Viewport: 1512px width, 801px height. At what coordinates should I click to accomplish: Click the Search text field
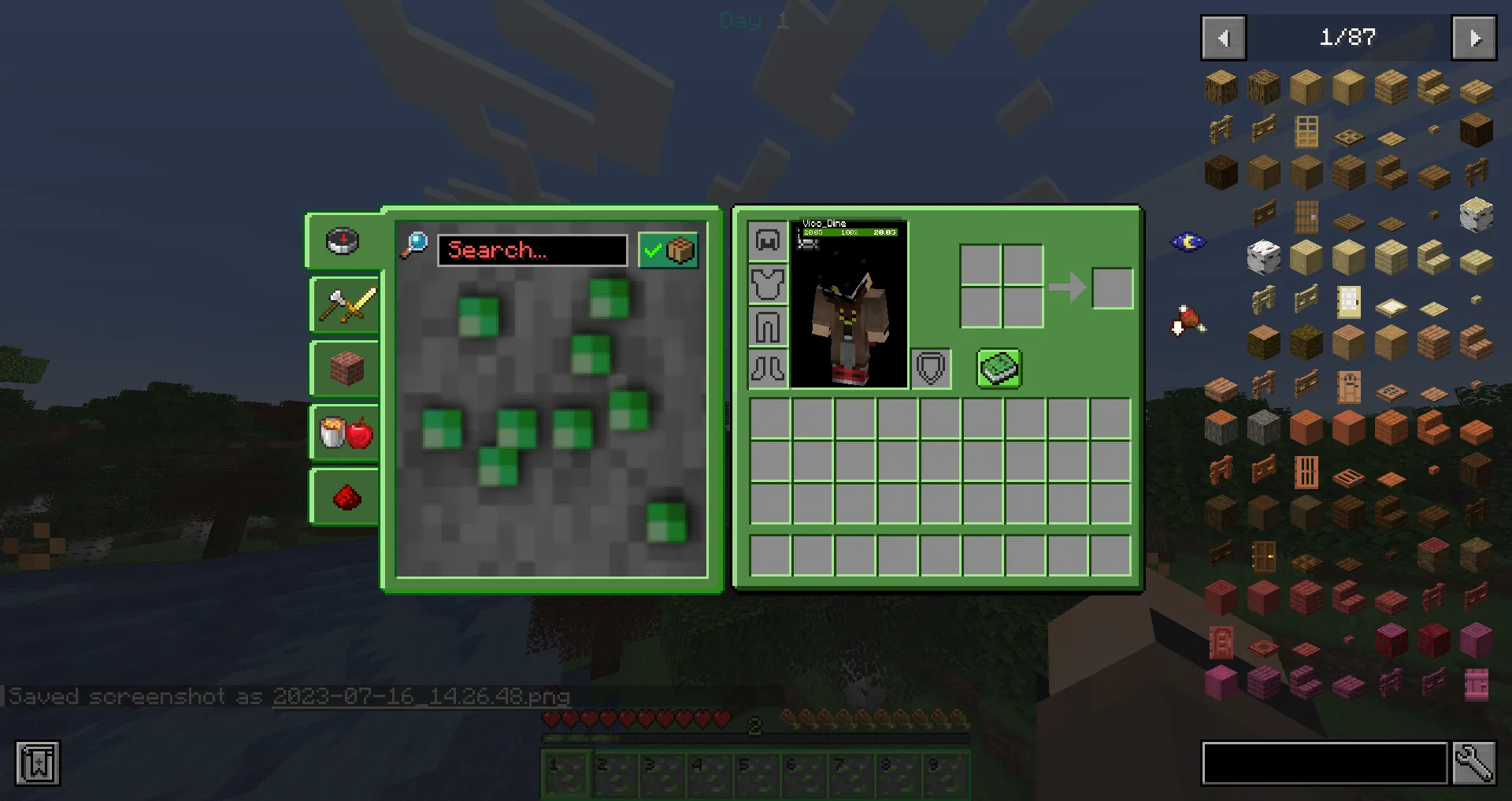[532, 250]
